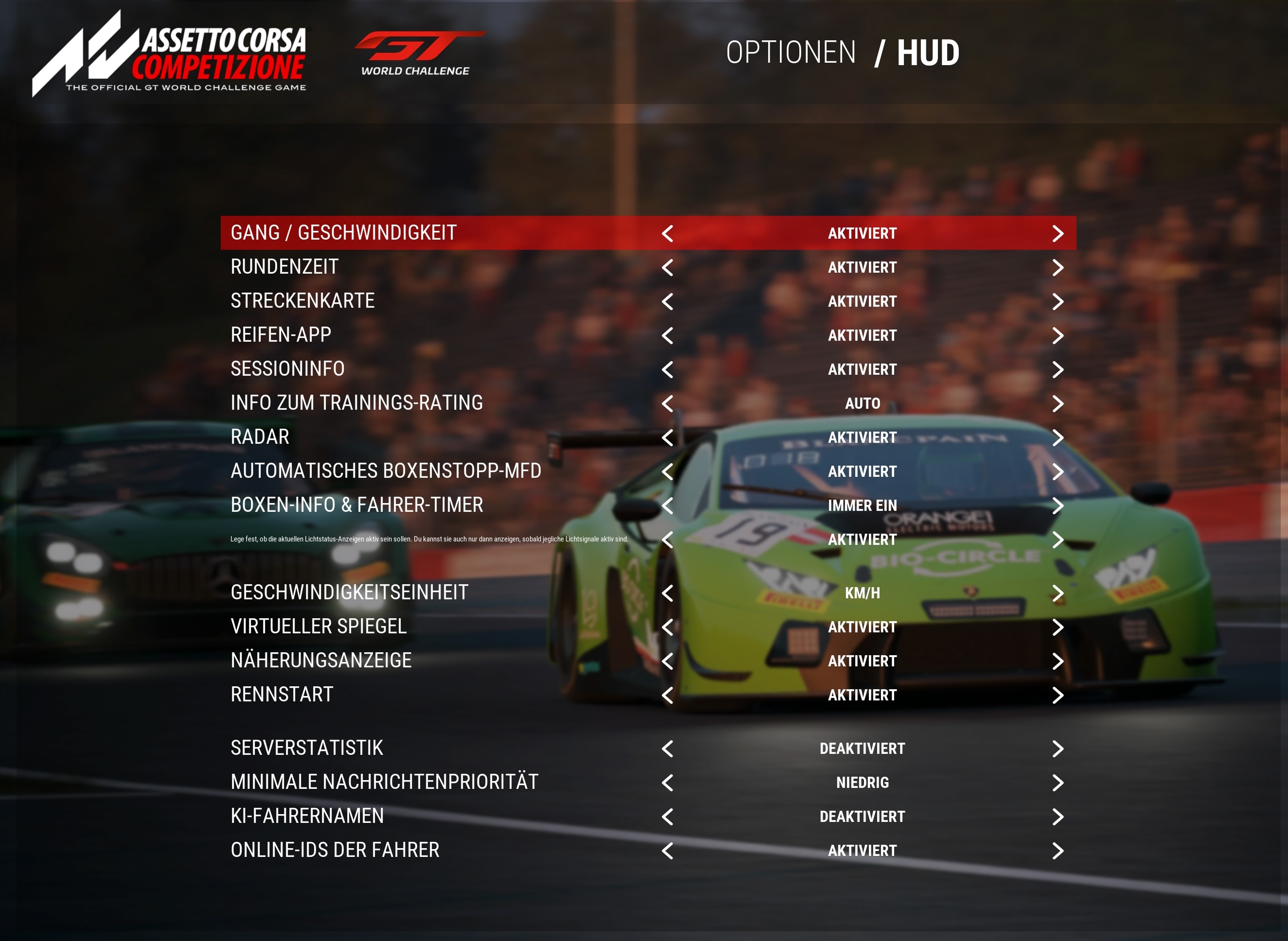
Task: Click left arrow for Radar setting
Action: point(668,438)
